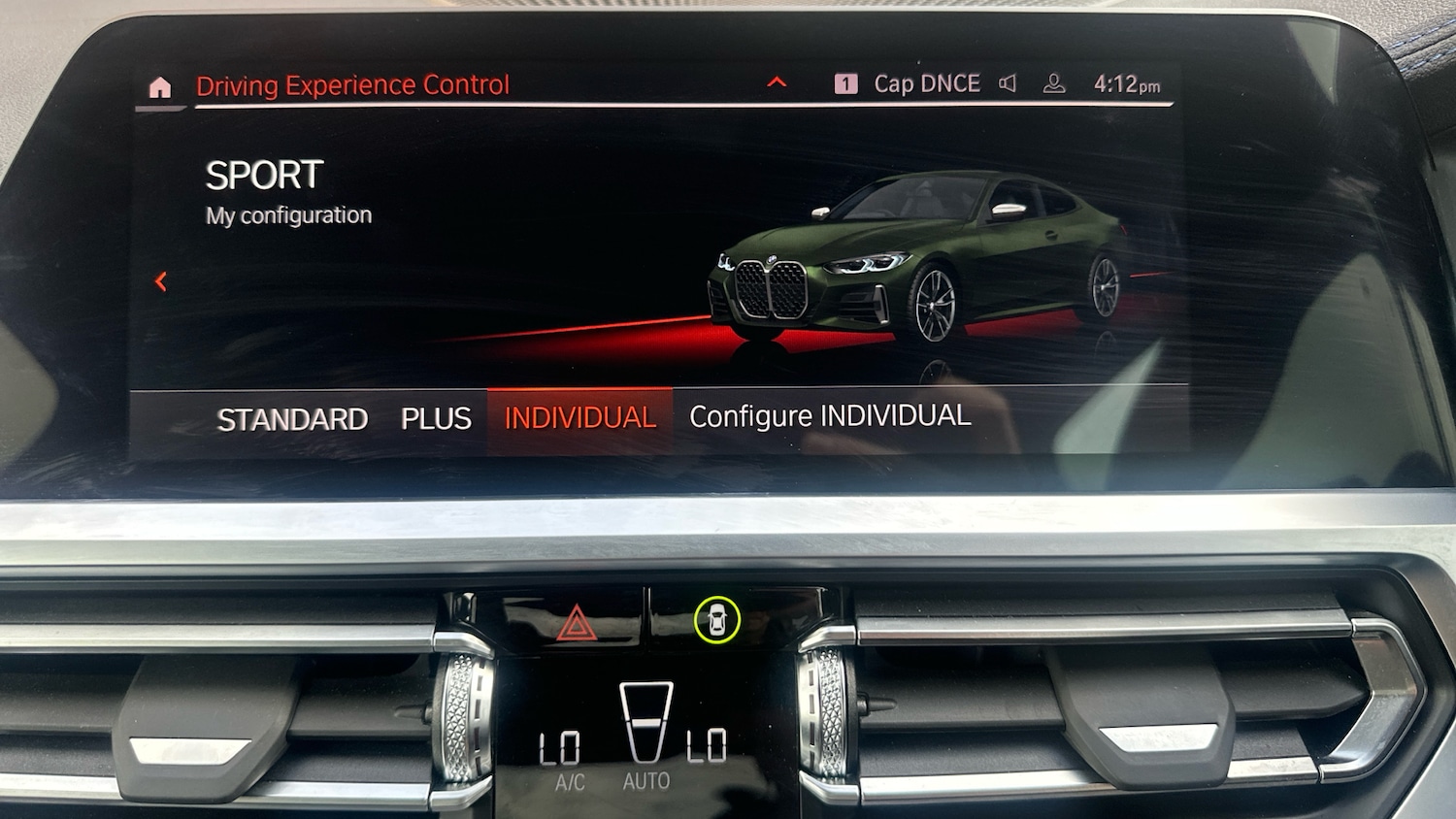
Task: Collapse the menu using the up chevron
Action: click(777, 82)
